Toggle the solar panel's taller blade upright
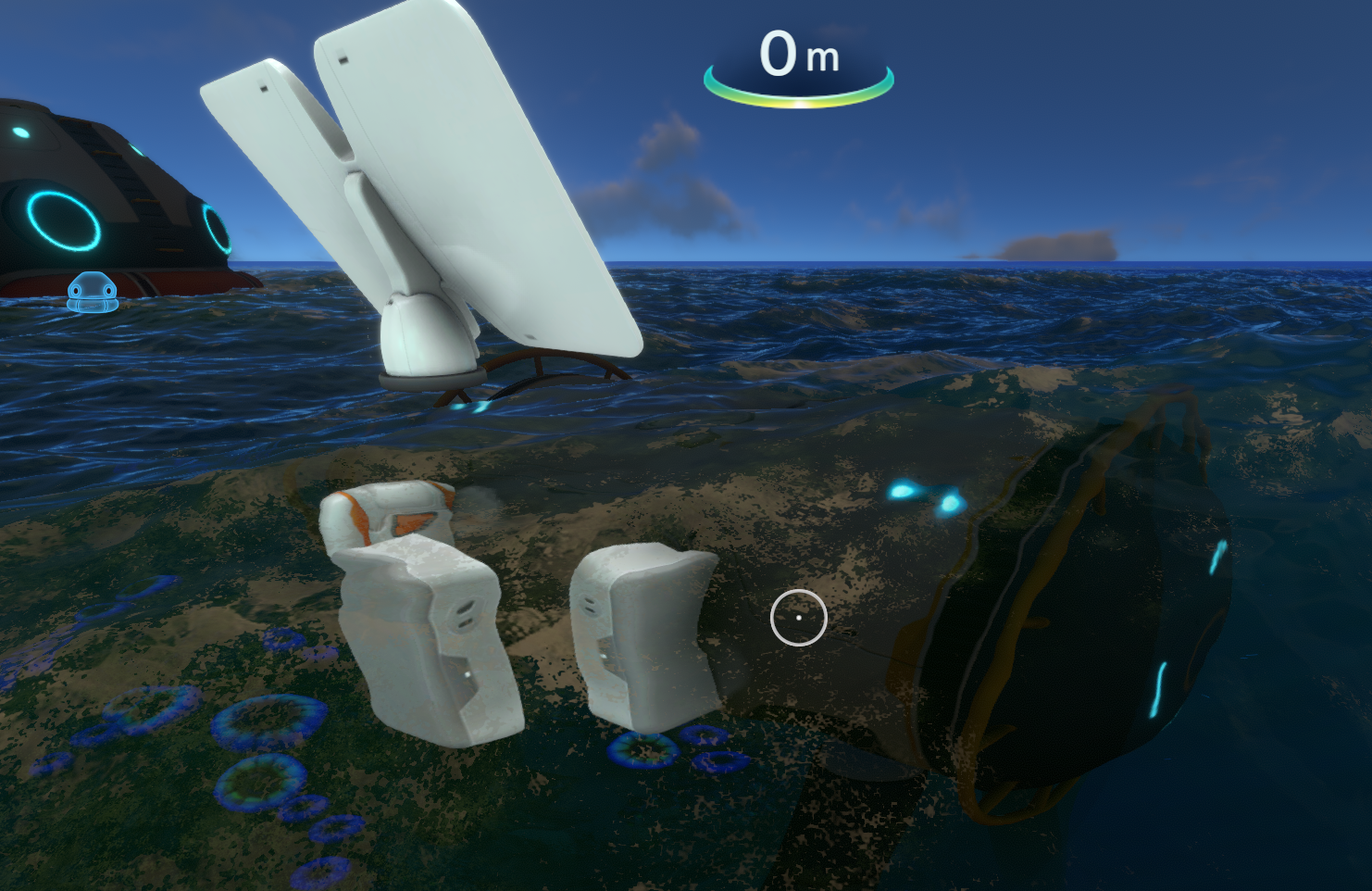 click(x=481, y=167)
